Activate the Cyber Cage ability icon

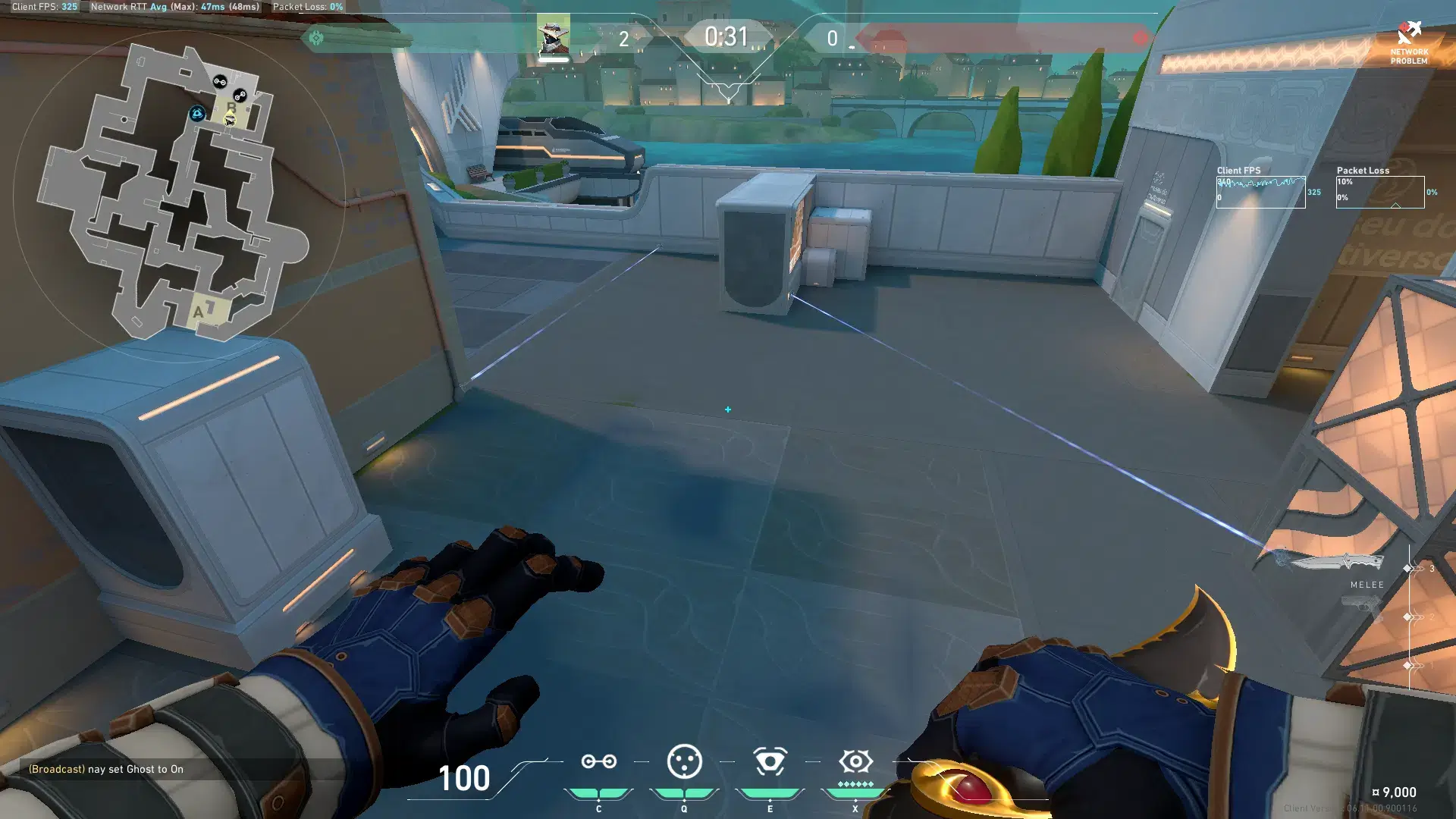coord(683,761)
